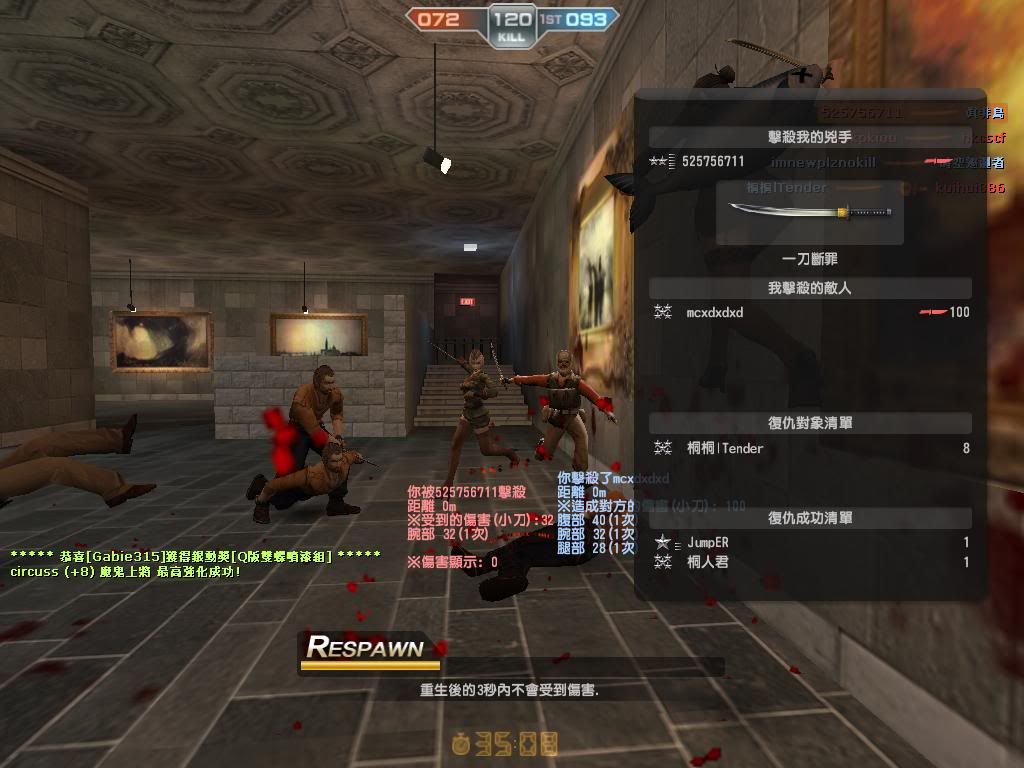Viewport: 1024px width, 768px height.
Task: Choose 桐桐|Tender in the revenge target list
Action: 724,448
